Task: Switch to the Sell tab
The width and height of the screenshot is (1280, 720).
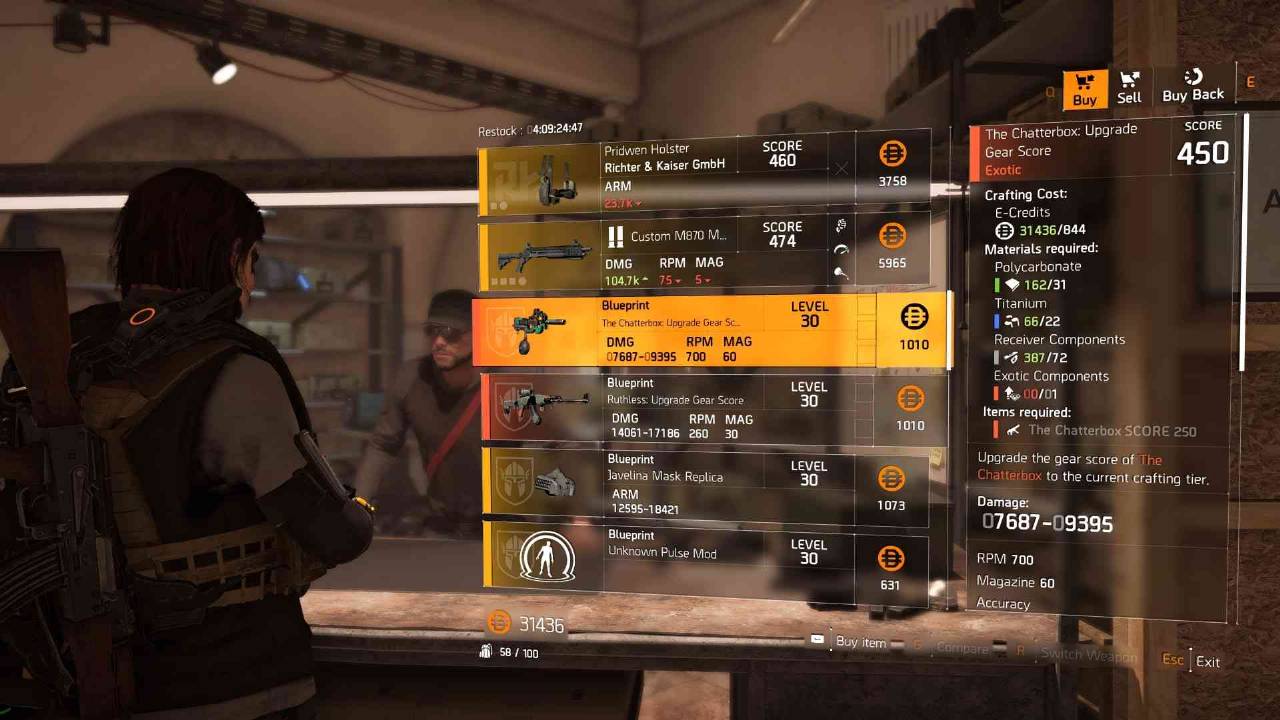Action: click(1129, 88)
